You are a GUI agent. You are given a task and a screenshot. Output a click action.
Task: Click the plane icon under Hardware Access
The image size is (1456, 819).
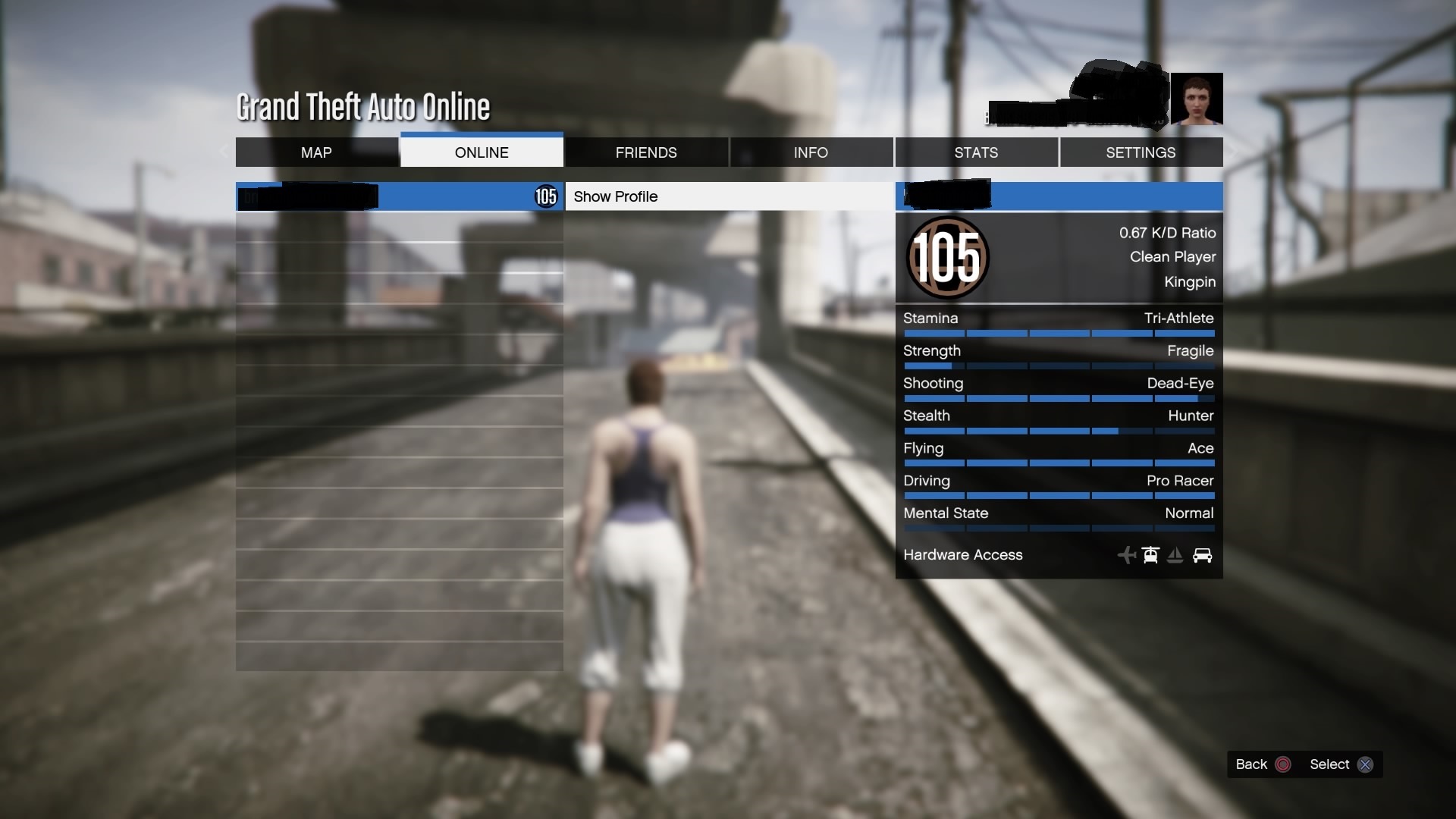tap(1127, 555)
